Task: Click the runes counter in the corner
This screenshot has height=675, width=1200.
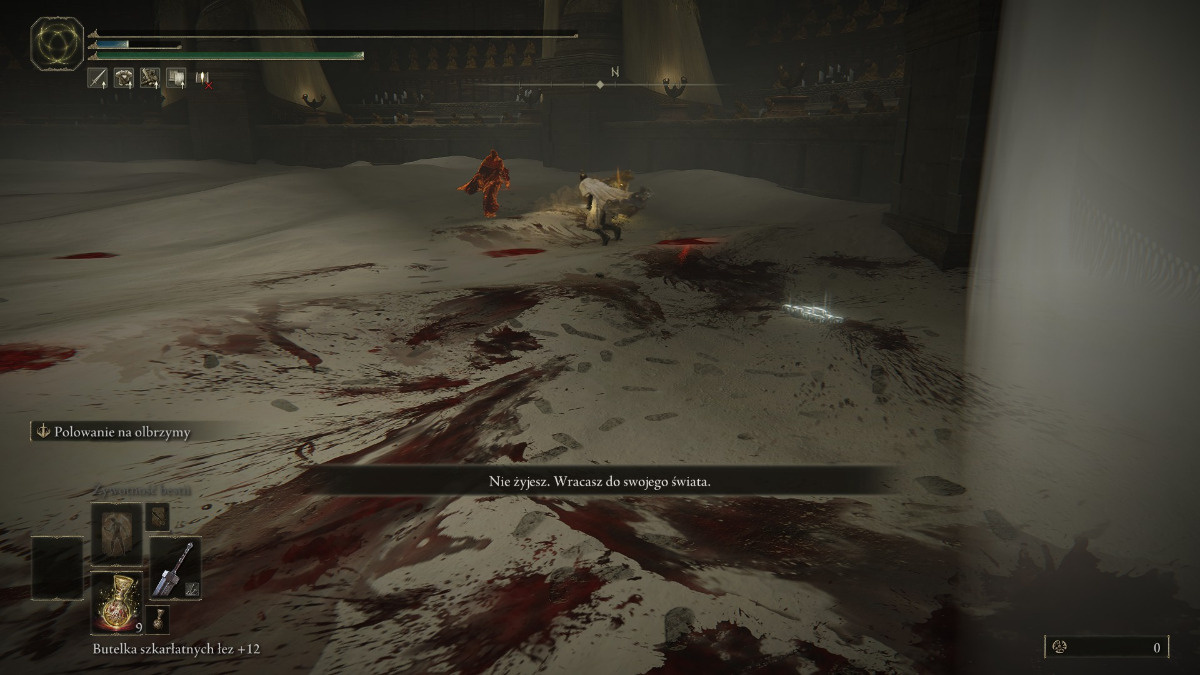Action: point(1107,647)
